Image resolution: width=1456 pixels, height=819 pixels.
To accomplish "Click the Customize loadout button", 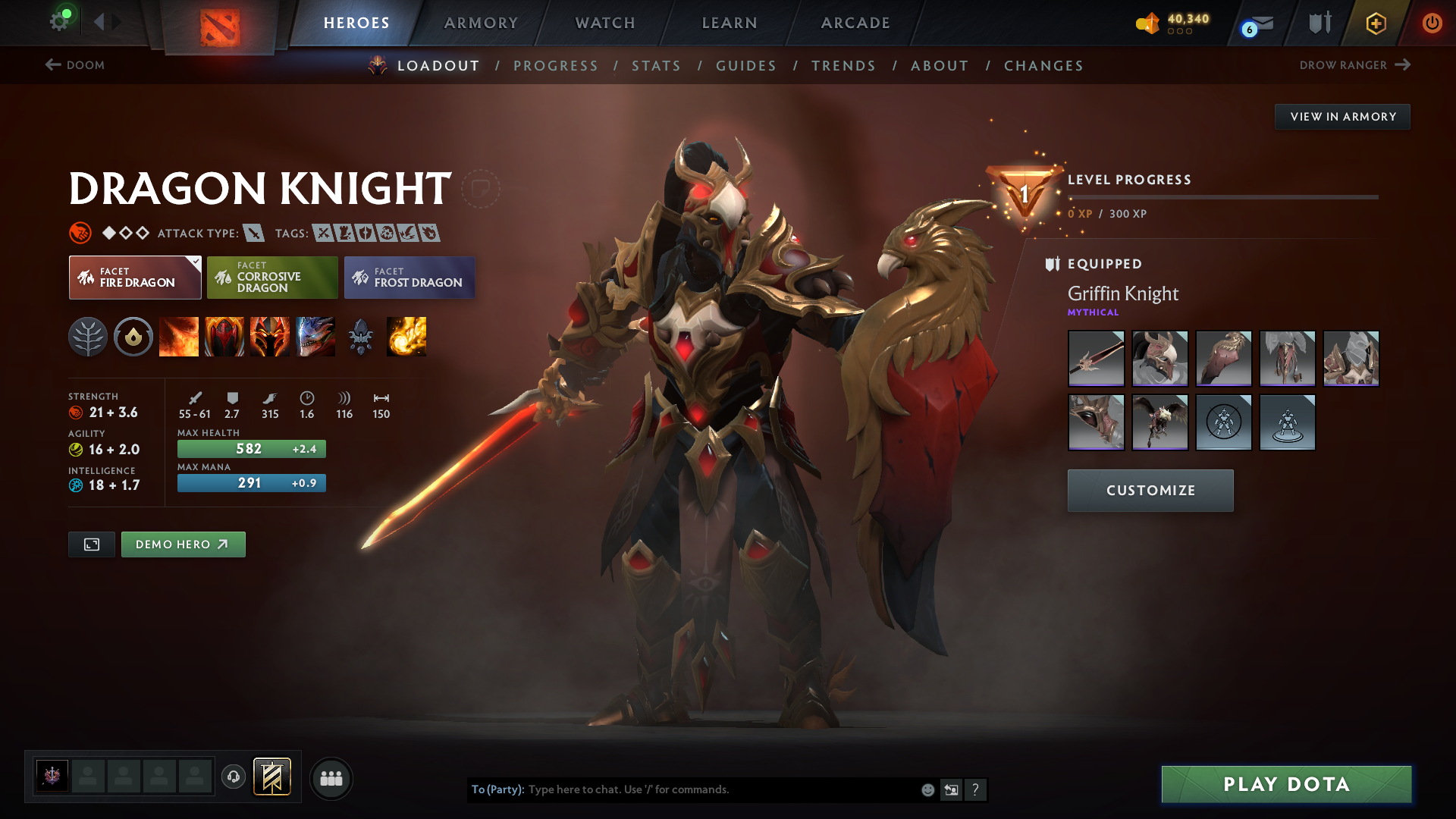I will click(1150, 491).
